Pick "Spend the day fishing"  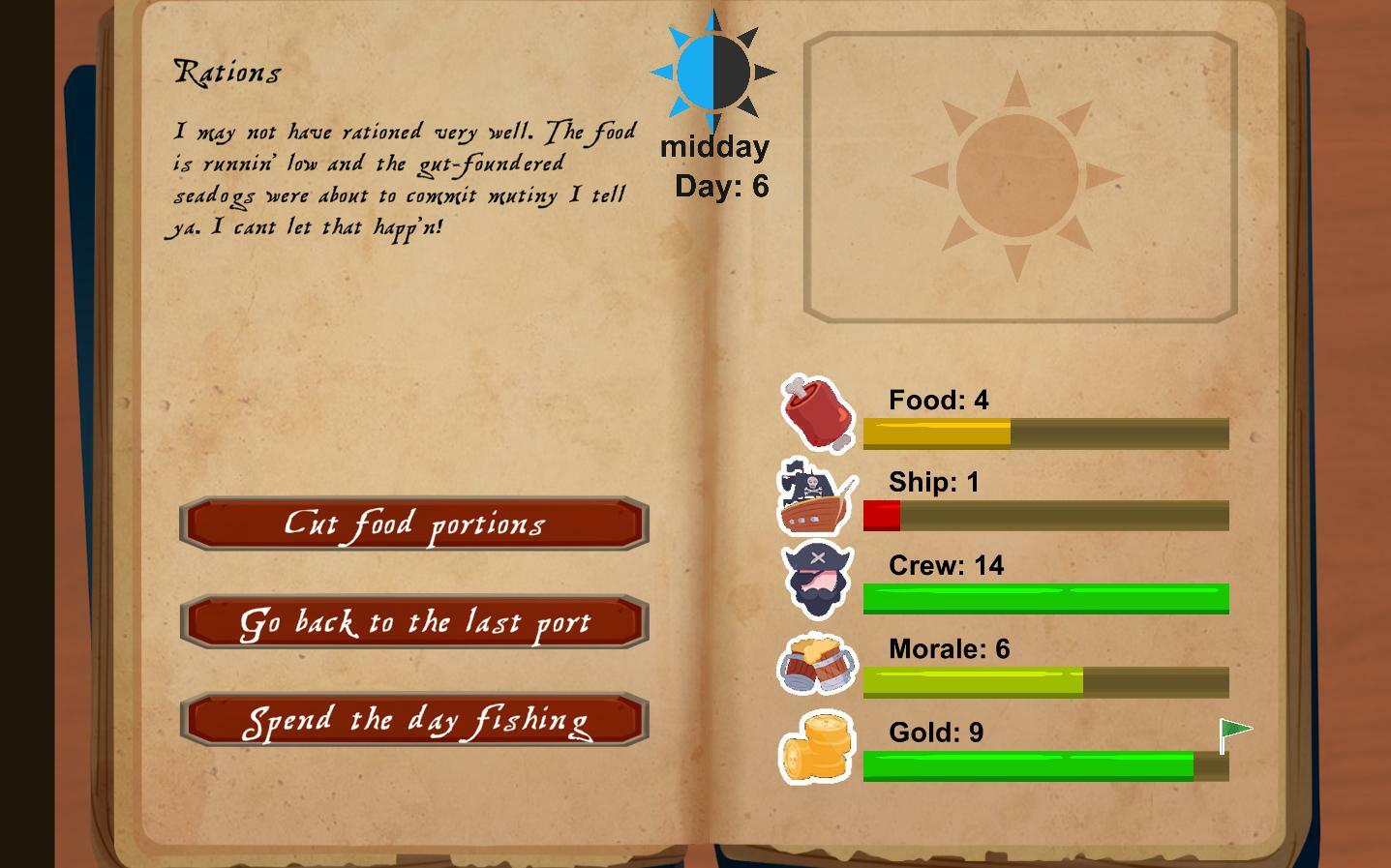[414, 720]
